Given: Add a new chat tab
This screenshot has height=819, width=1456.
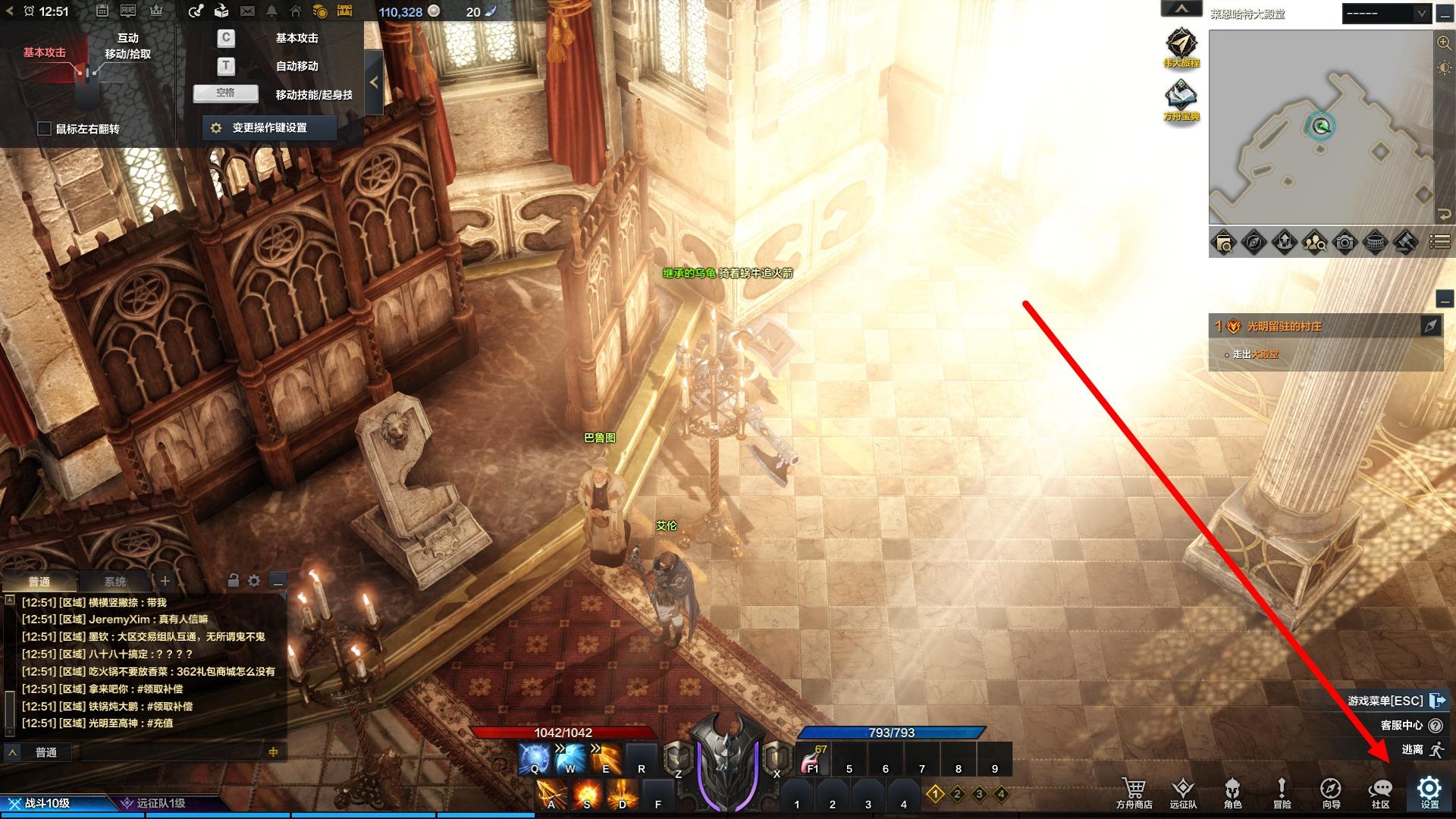Looking at the screenshot, I should (x=165, y=581).
